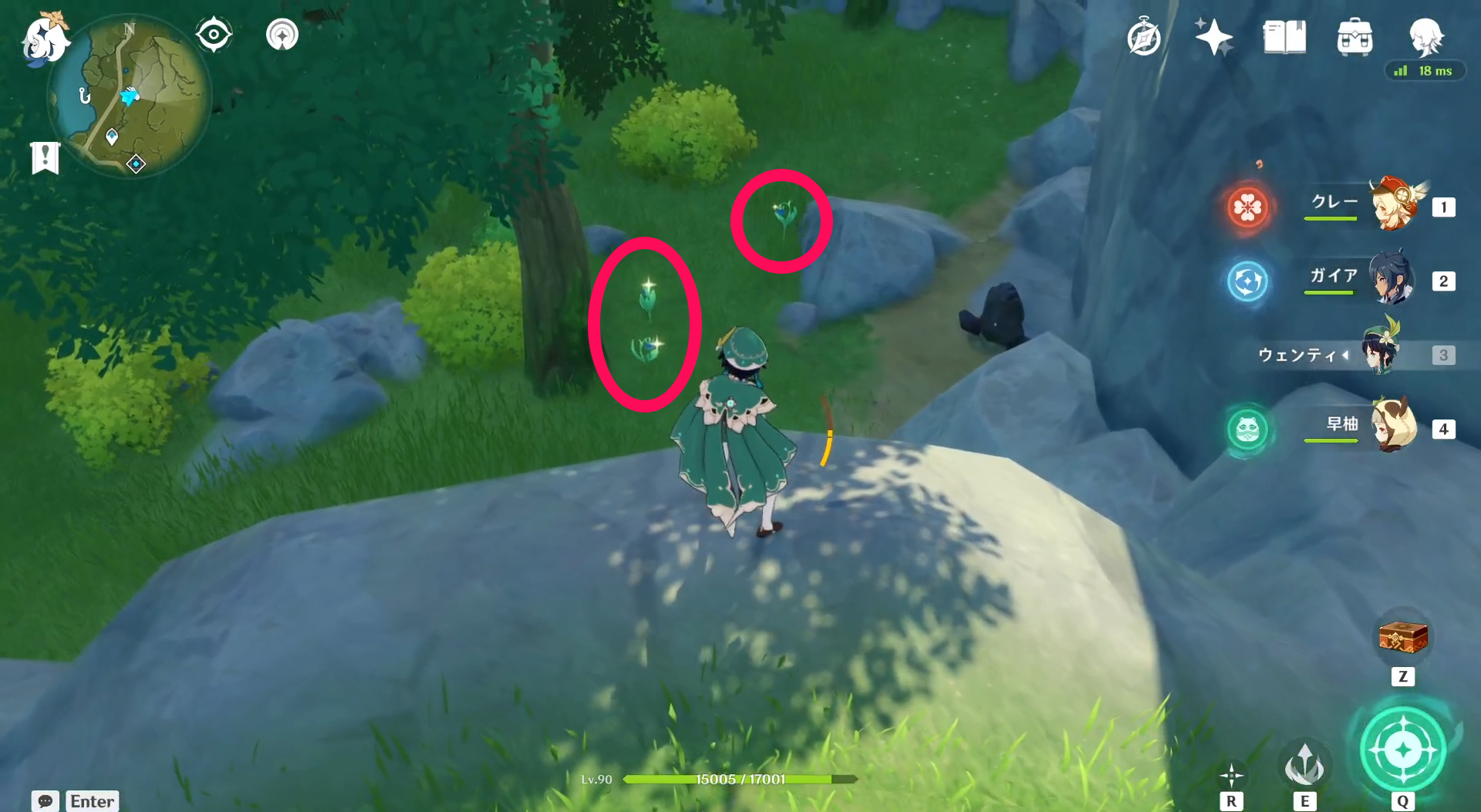Click the Enter chat button
The width and height of the screenshot is (1481, 812).
[91, 801]
